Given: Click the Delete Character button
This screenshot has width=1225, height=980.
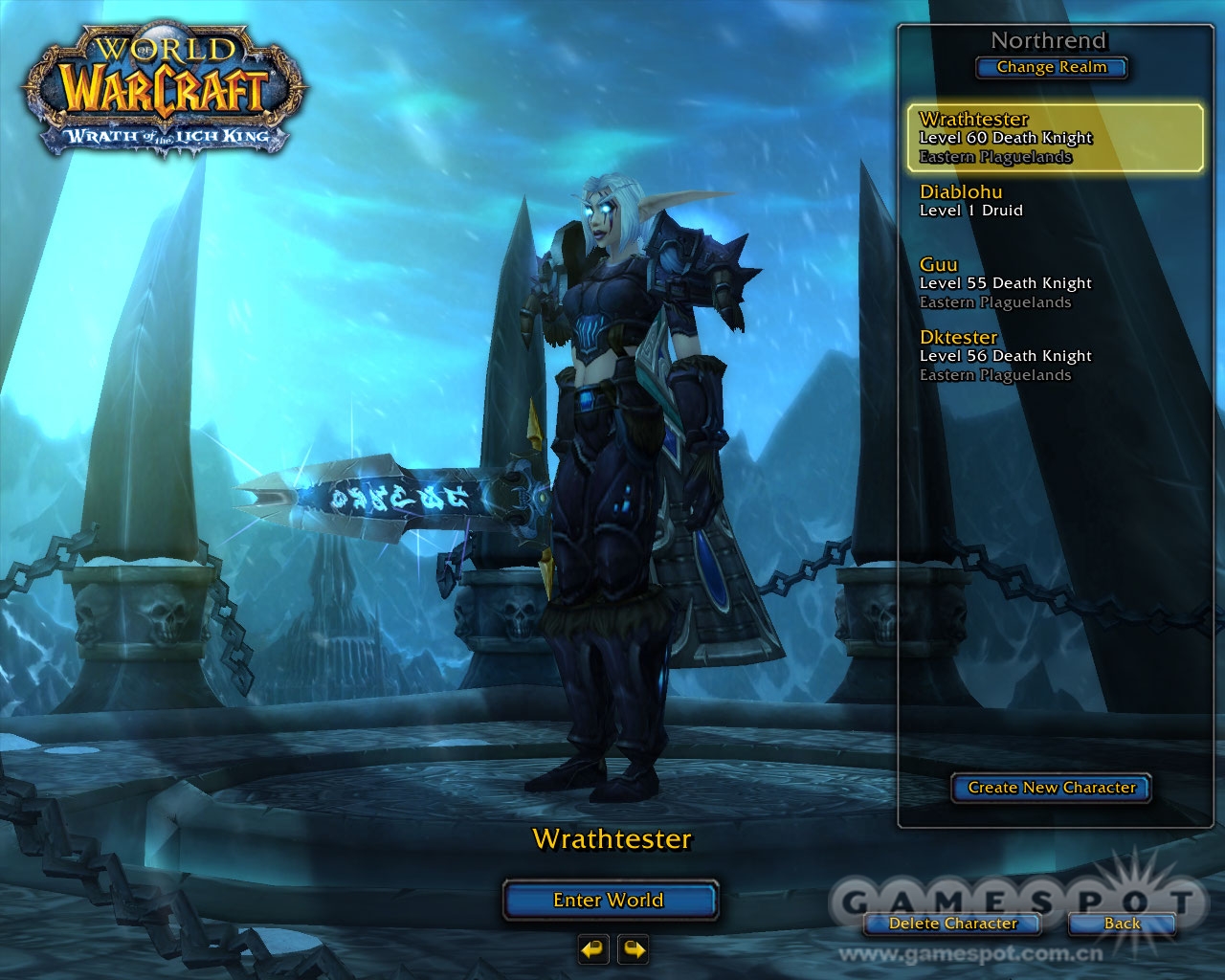Looking at the screenshot, I should (x=952, y=924).
